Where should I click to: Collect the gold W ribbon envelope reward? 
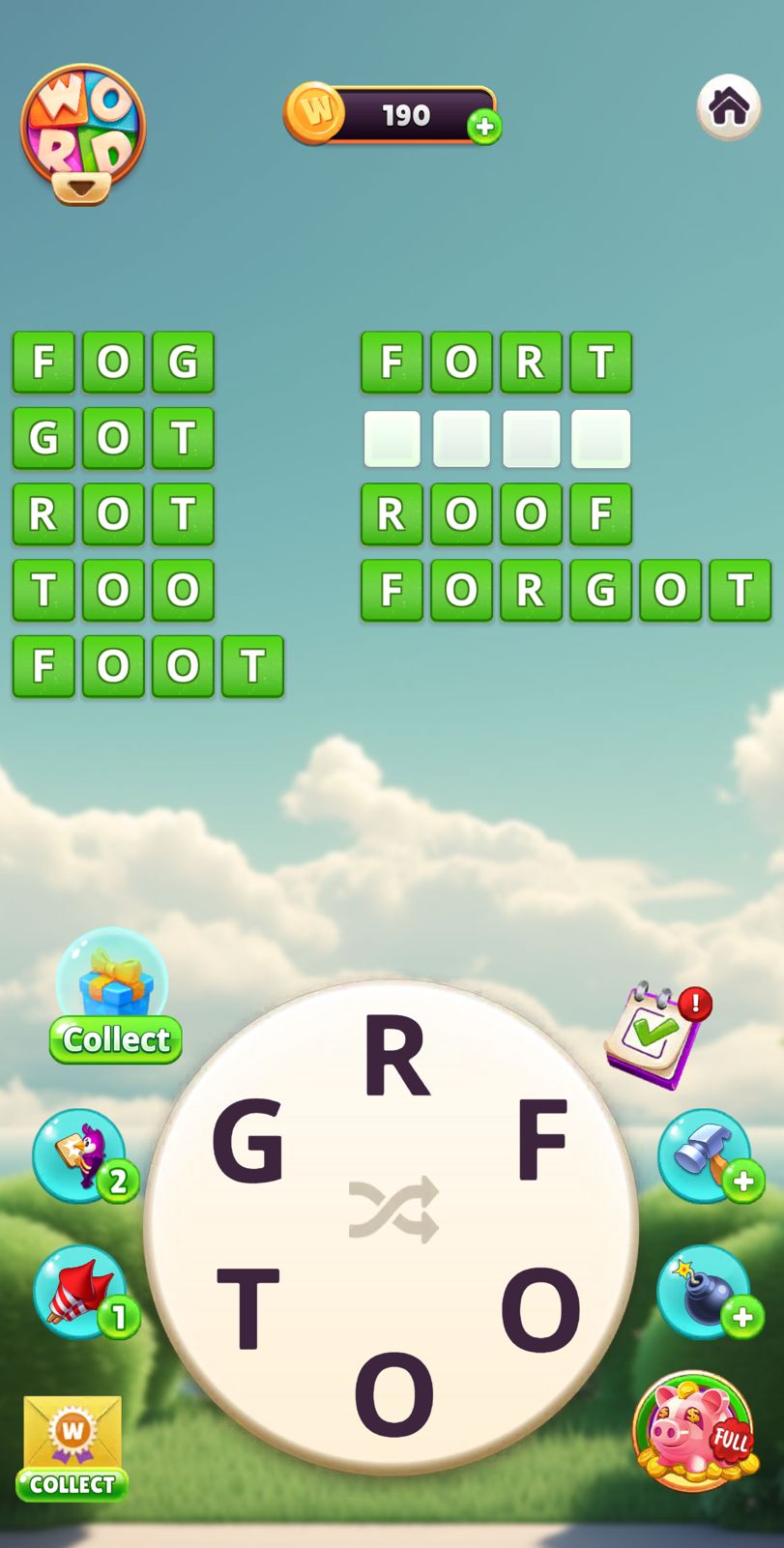[x=73, y=1446]
